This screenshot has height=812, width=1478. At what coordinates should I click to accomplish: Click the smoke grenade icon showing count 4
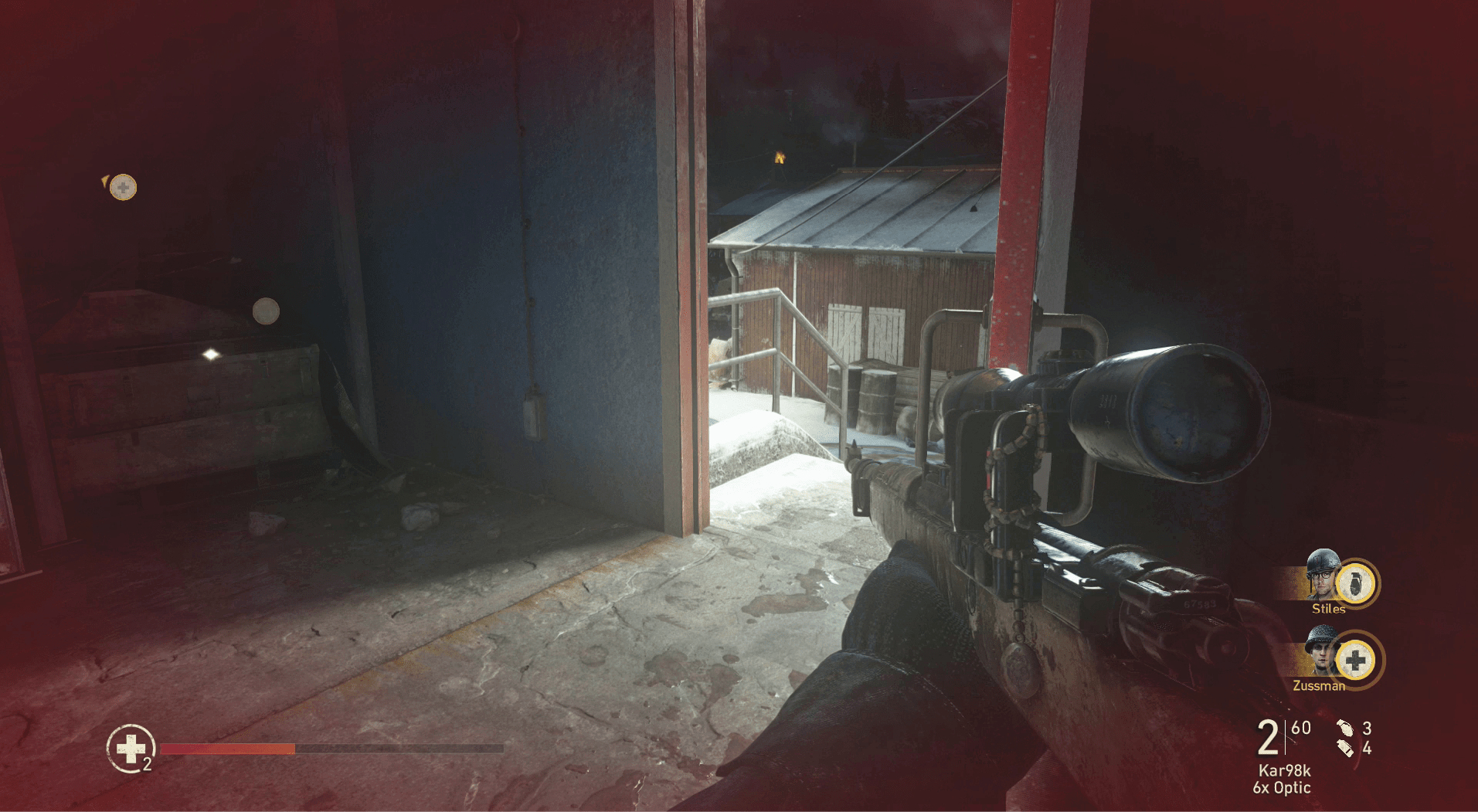click(x=1345, y=749)
